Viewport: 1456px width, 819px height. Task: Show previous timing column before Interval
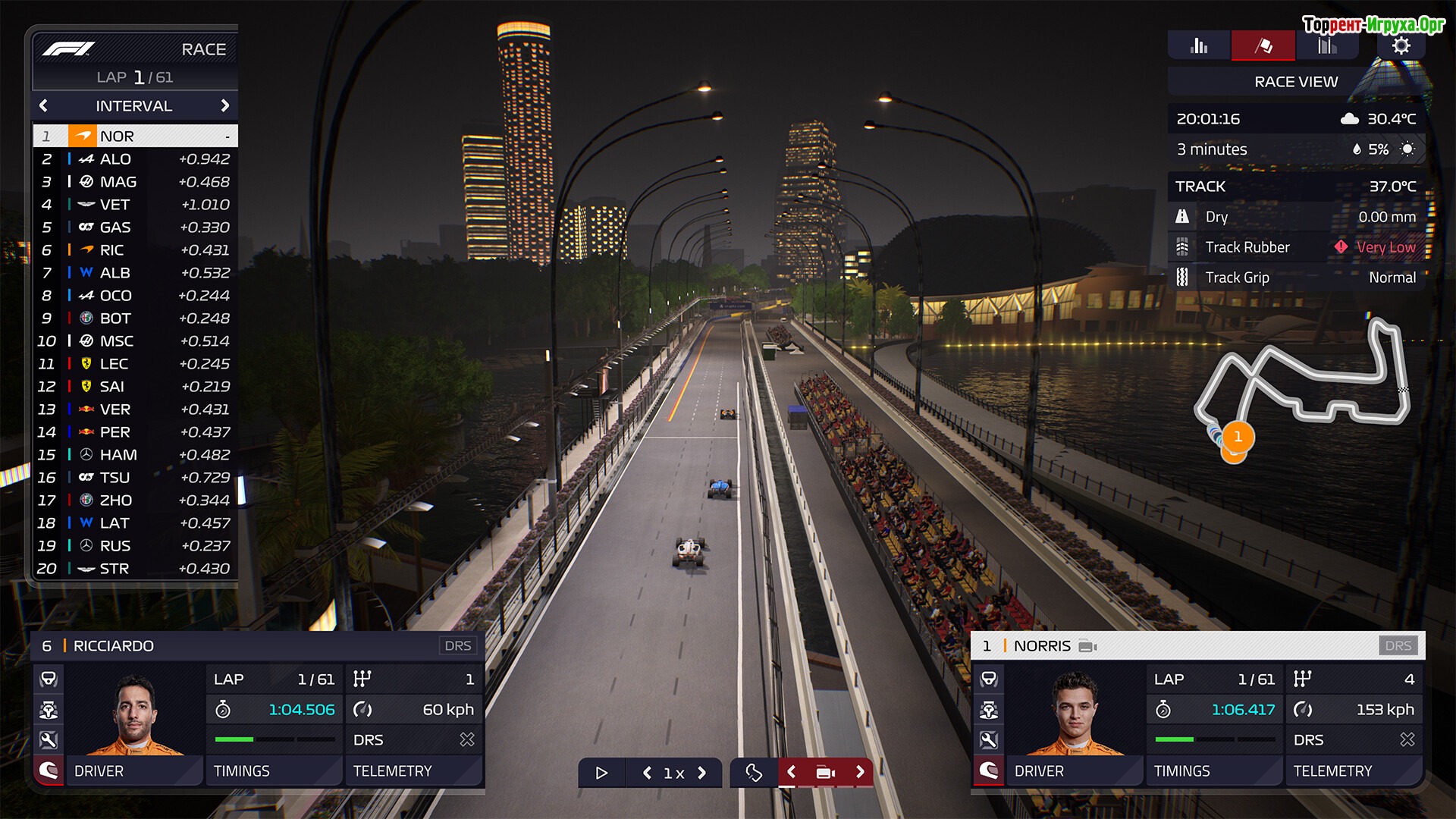(43, 106)
